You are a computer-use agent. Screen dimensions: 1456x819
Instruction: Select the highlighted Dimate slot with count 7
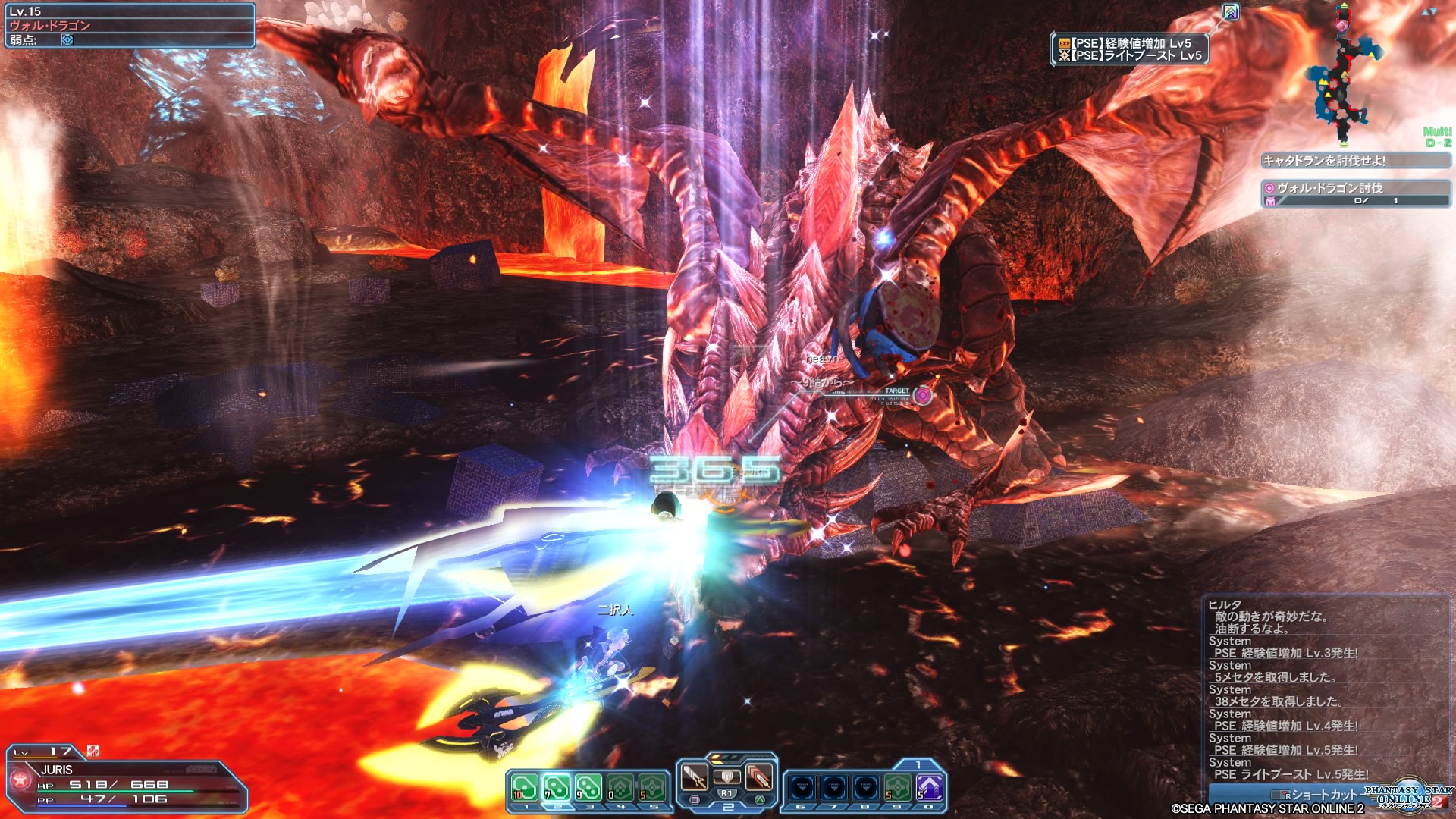pyautogui.click(x=557, y=788)
